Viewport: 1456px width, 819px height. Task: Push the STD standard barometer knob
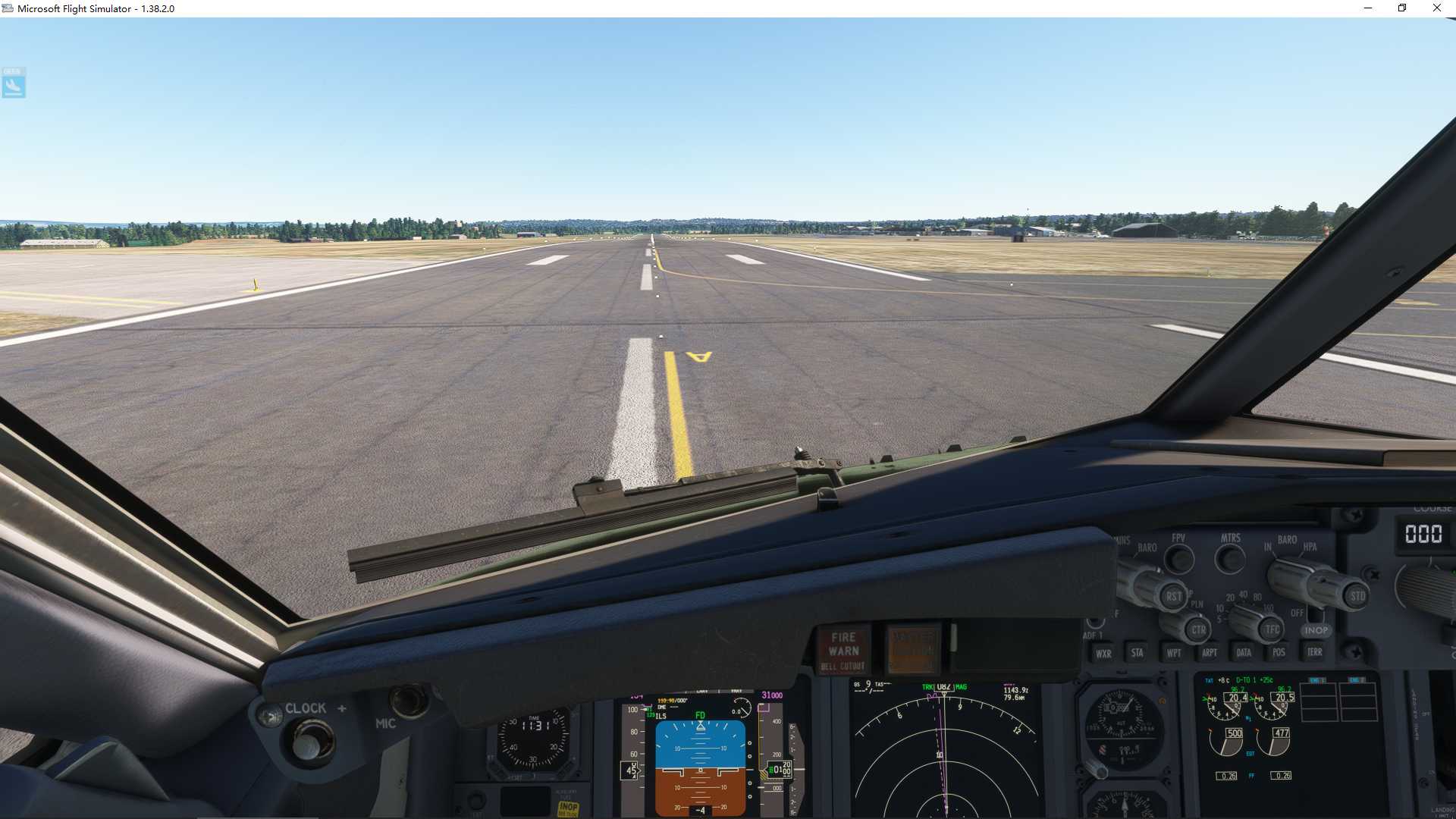pos(1358,596)
